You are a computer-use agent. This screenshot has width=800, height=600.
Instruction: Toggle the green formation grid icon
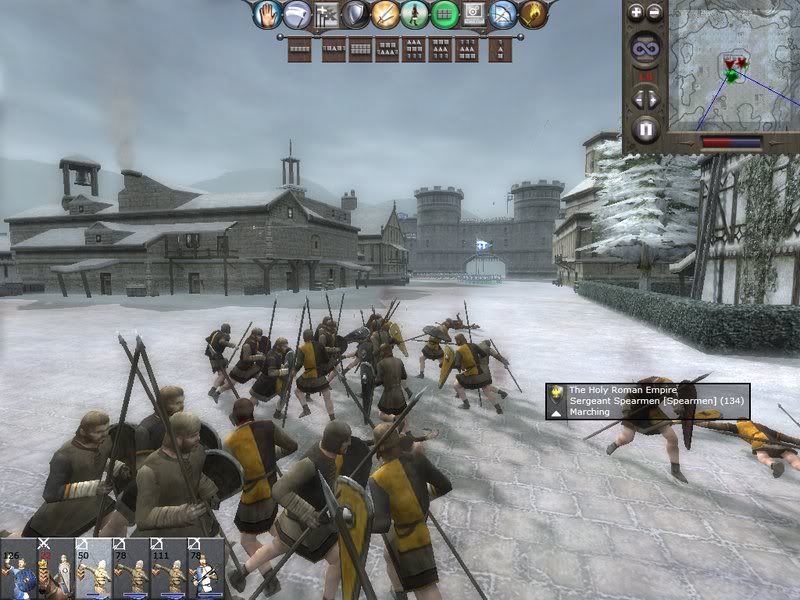click(444, 14)
